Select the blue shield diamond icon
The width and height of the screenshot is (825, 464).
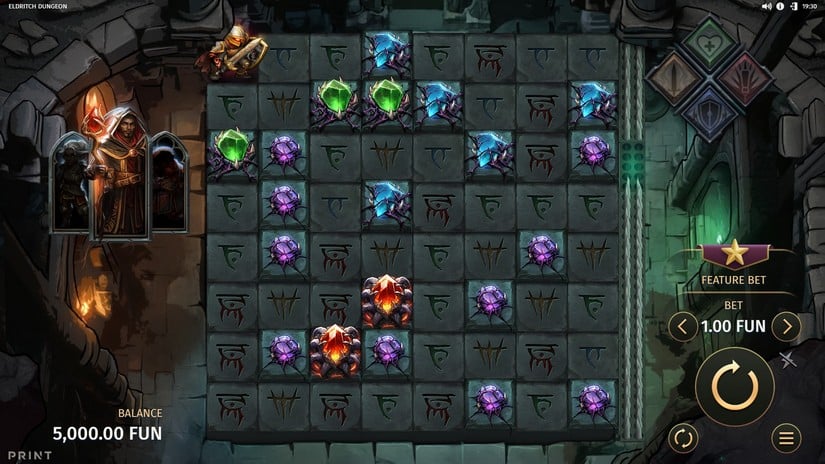[x=711, y=110]
